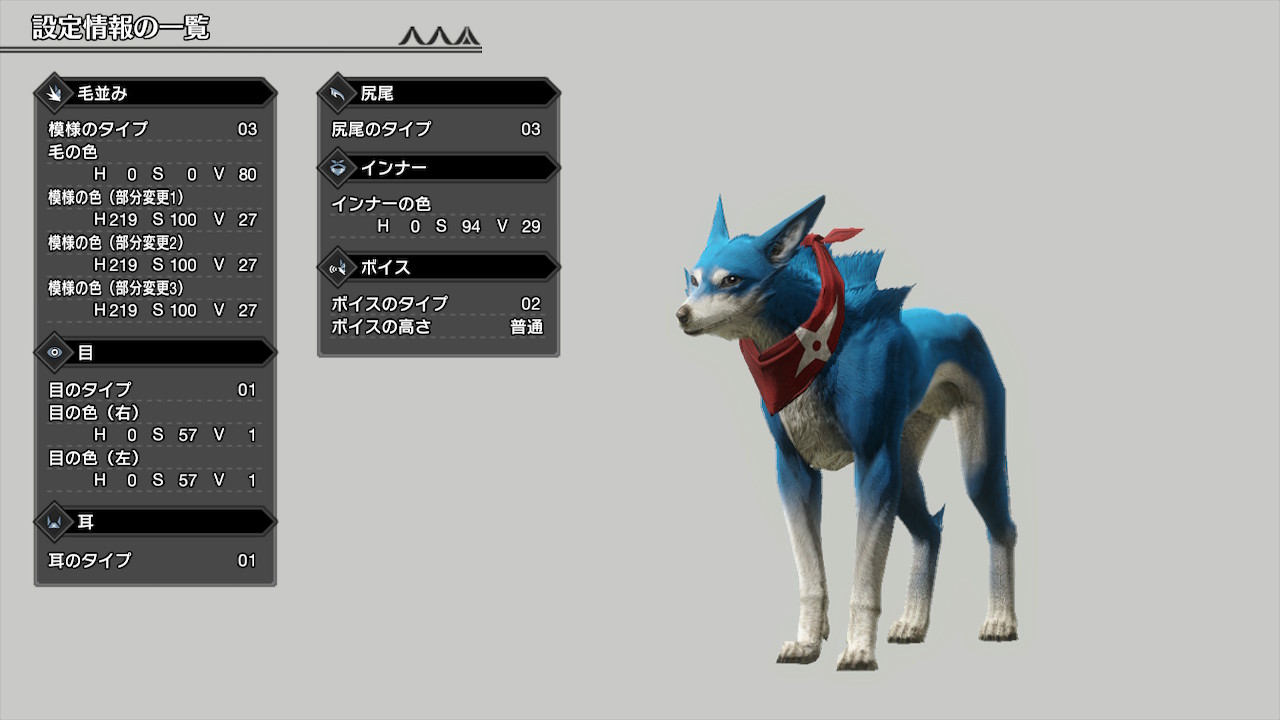The height and width of the screenshot is (720, 1280).
Task: Select the インナー section header
Action: pyautogui.click(x=438, y=167)
